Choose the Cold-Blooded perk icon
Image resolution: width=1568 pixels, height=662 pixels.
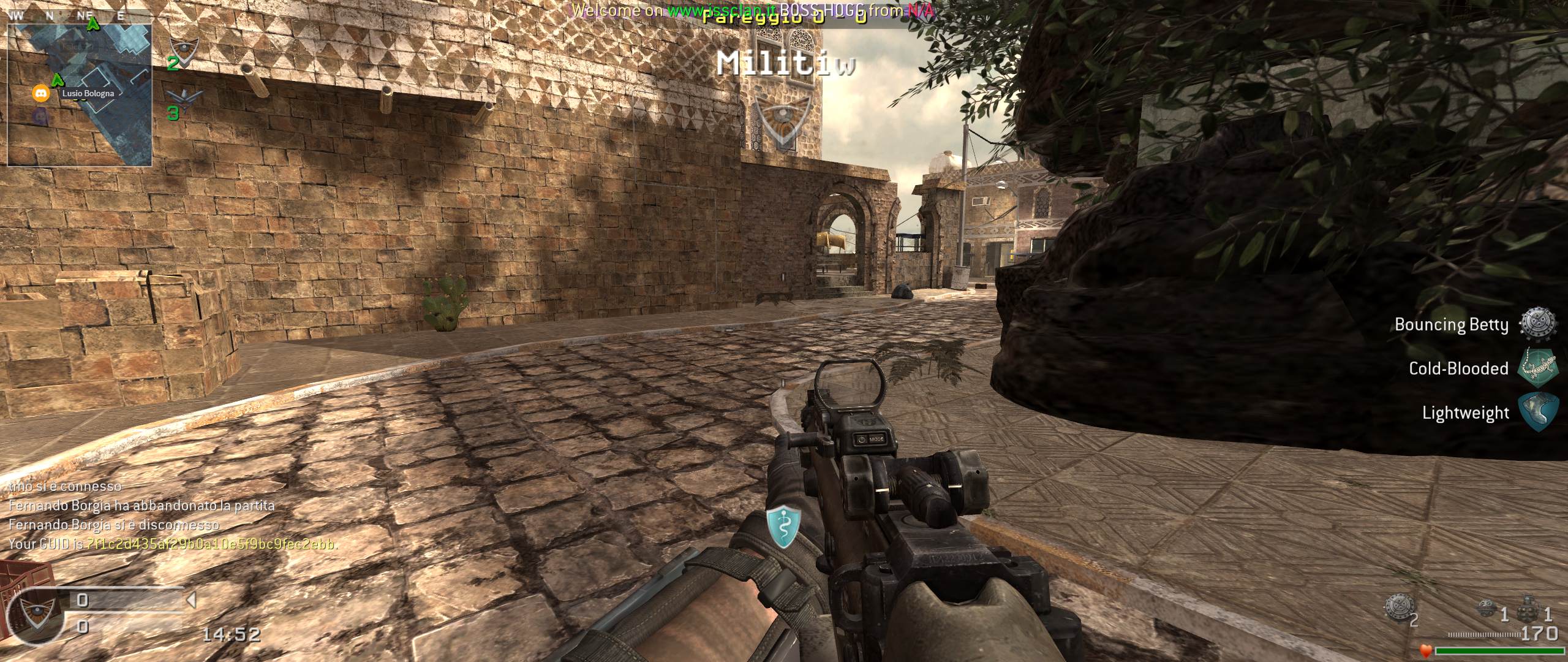[1539, 367]
